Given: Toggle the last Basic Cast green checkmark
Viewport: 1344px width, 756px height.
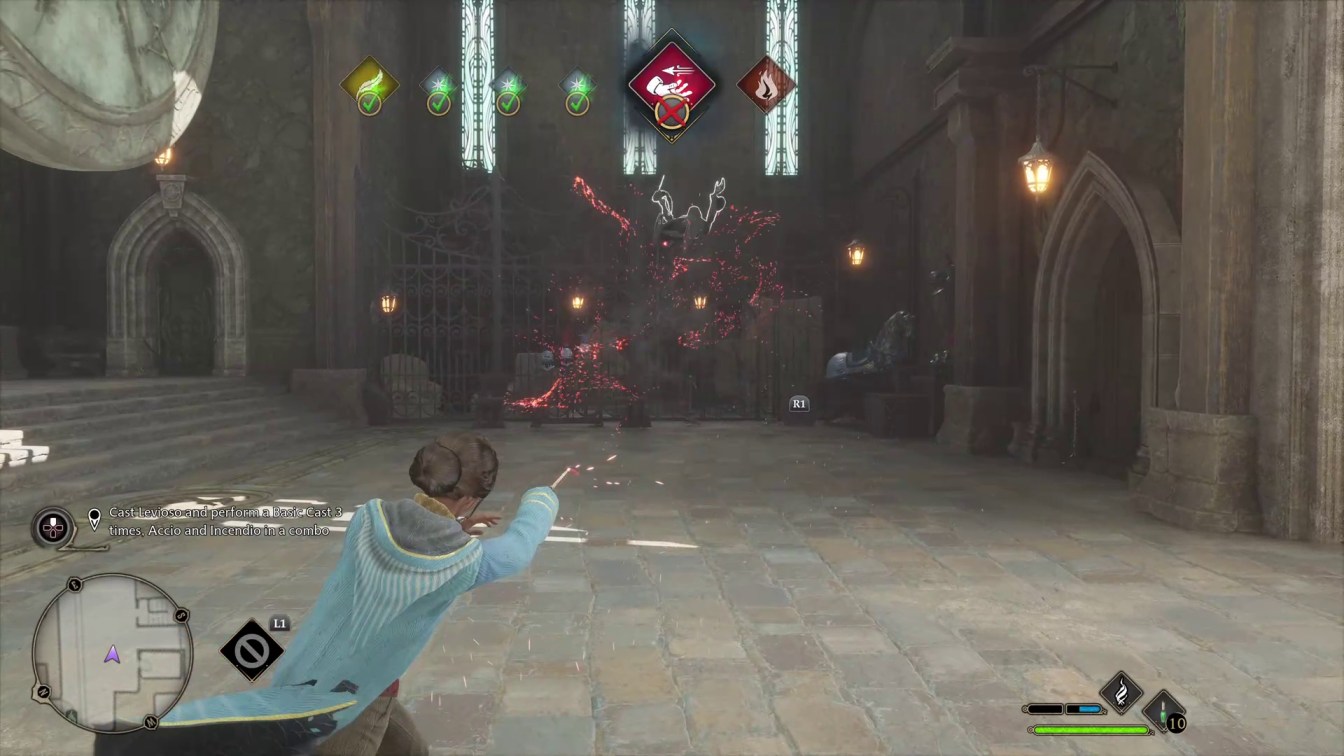Looking at the screenshot, I should point(576,104).
